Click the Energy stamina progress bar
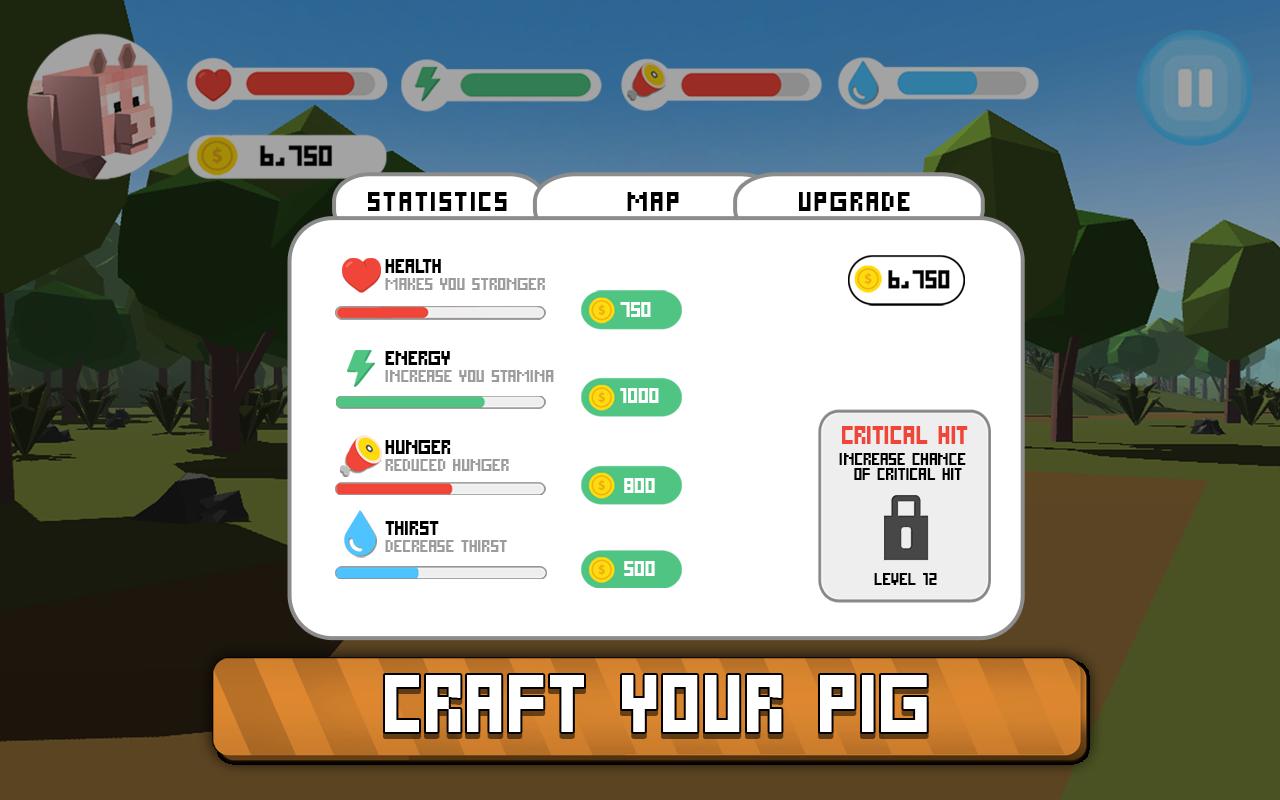Screen dimensions: 1280x800 click(x=440, y=401)
